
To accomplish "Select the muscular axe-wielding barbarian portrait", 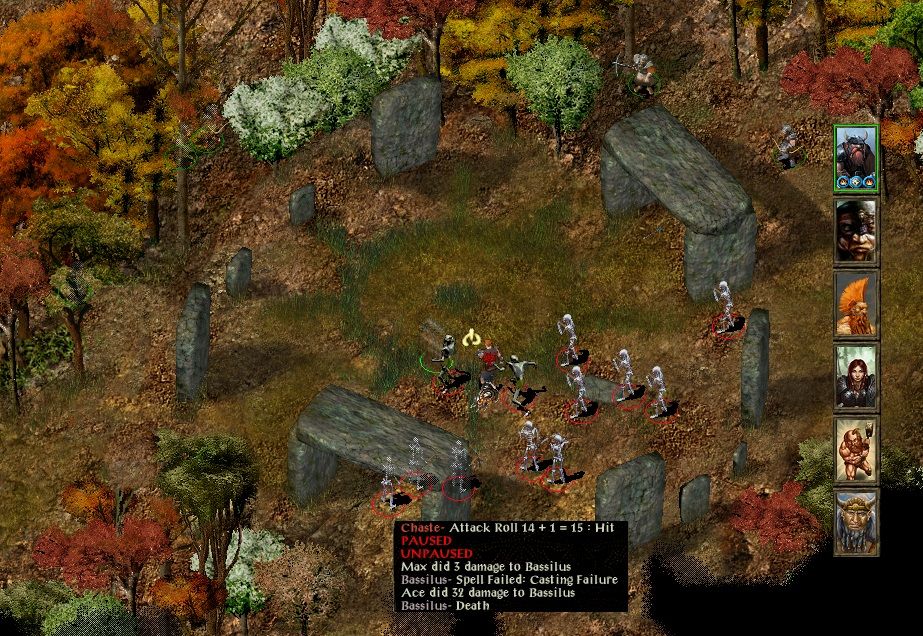I will [x=856, y=450].
